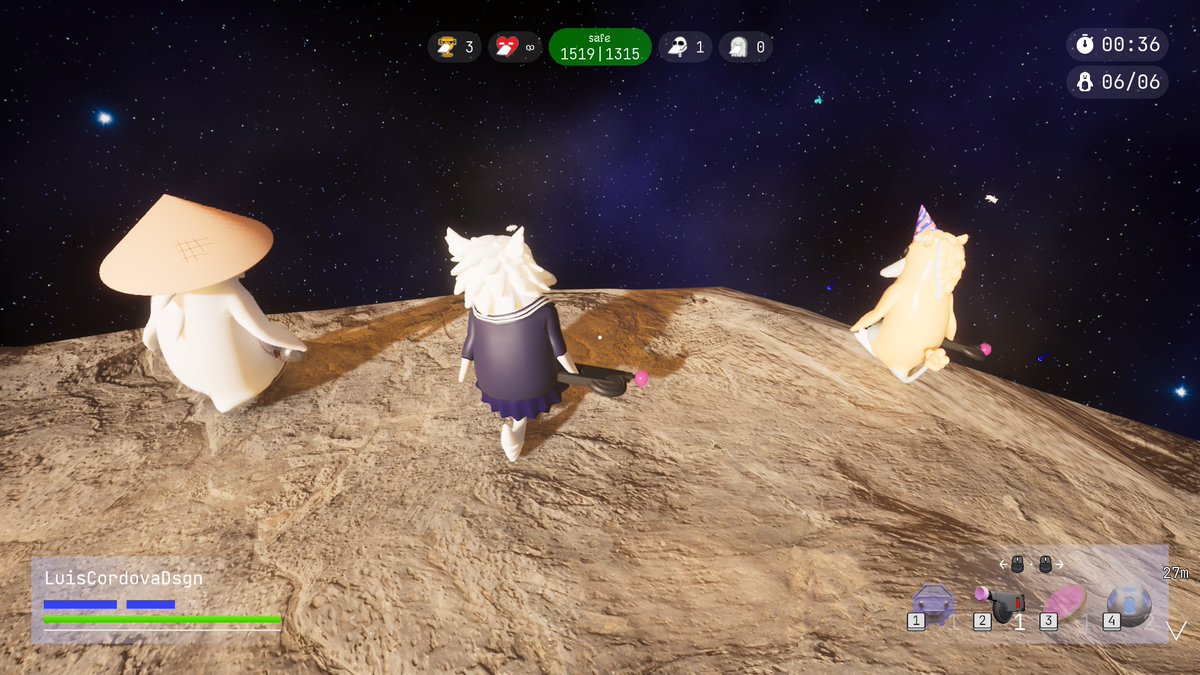
Task: Click the green safe zone indicator
Action: coord(600,47)
